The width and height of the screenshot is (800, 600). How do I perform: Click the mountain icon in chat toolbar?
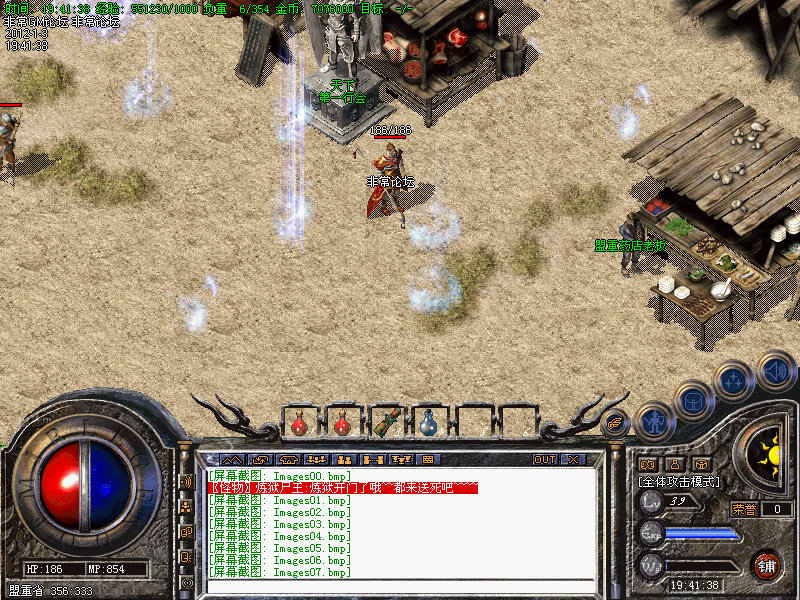pyautogui.click(x=232, y=460)
